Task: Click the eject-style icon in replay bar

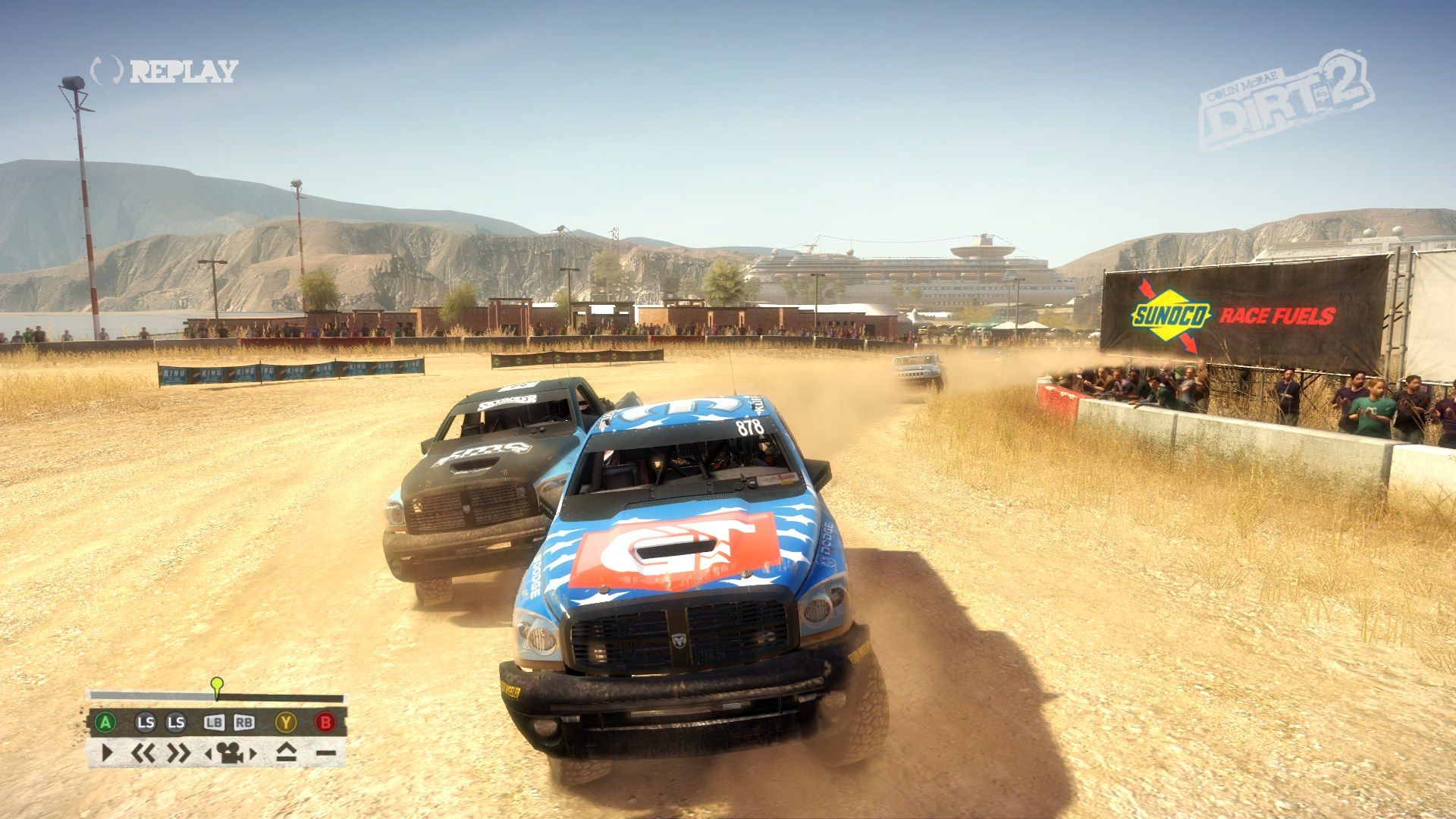Action: point(285,753)
